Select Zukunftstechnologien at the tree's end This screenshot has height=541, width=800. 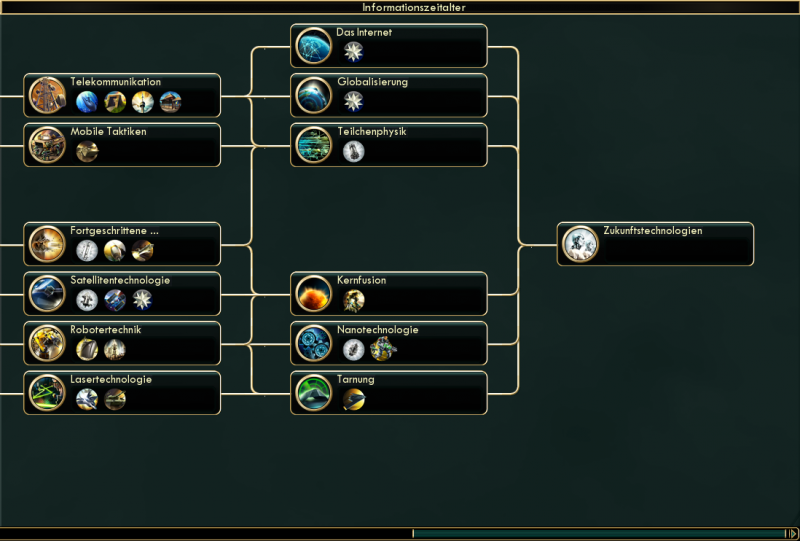point(655,243)
